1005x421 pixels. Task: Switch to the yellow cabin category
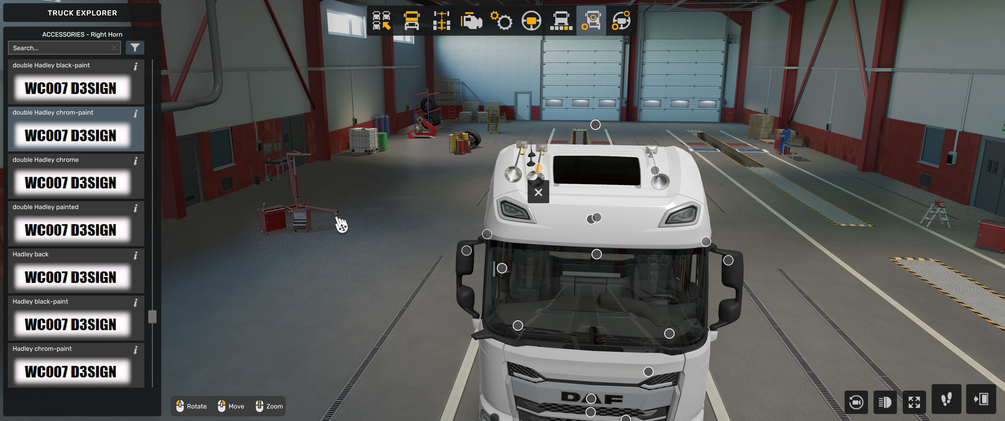411,20
